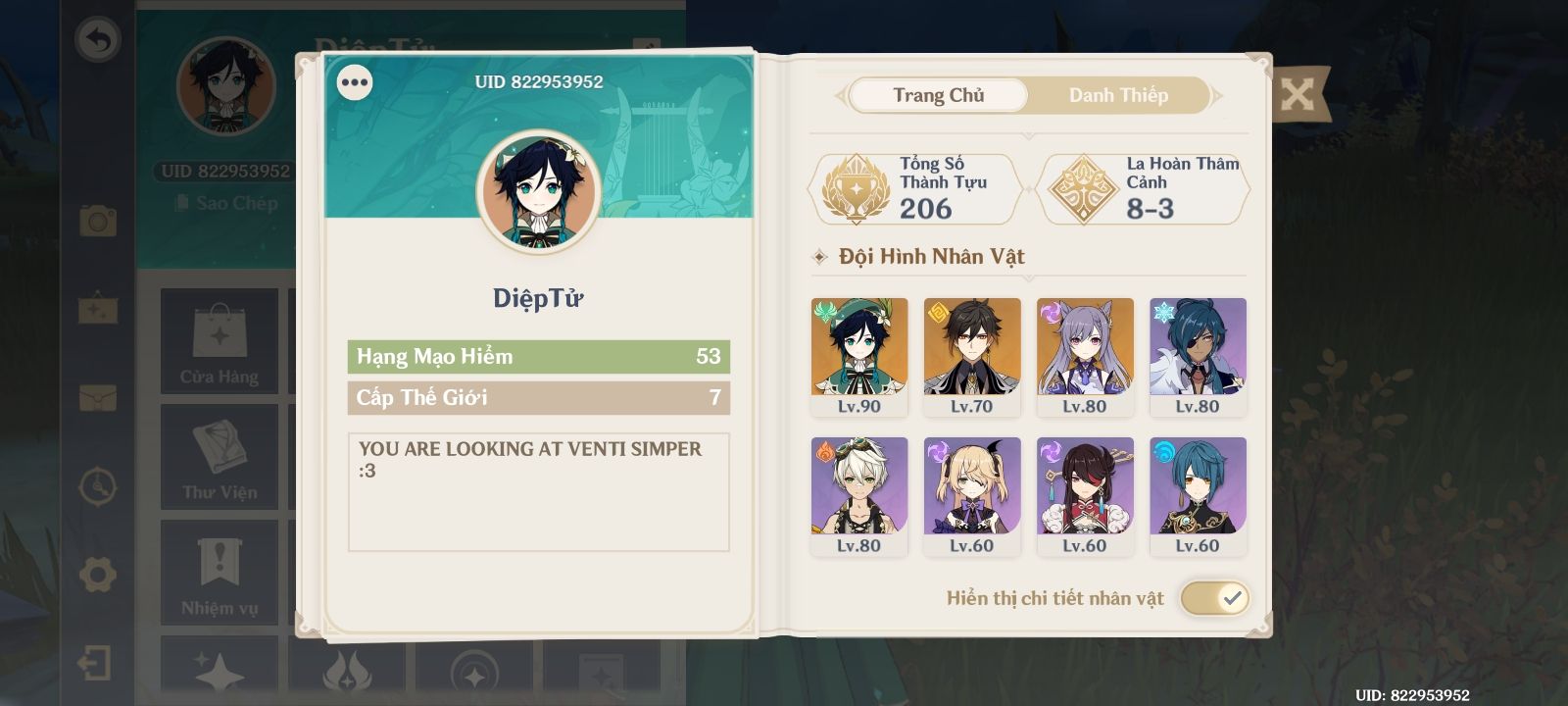Select the Trang Chủ tab
Image resolution: width=1568 pixels, height=706 pixels.
(x=938, y=95)
